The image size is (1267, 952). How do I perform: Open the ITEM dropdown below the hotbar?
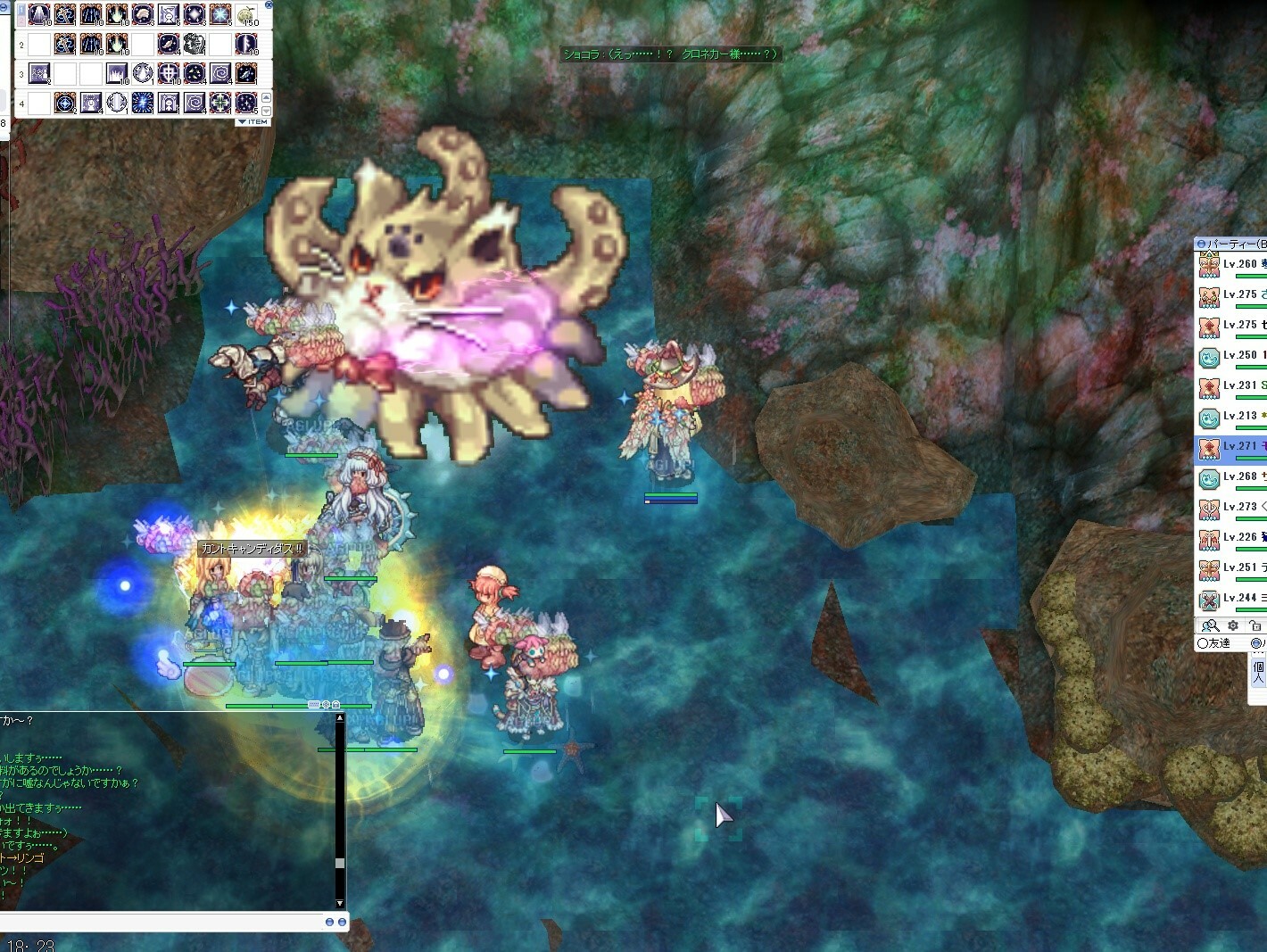[253, 122]
